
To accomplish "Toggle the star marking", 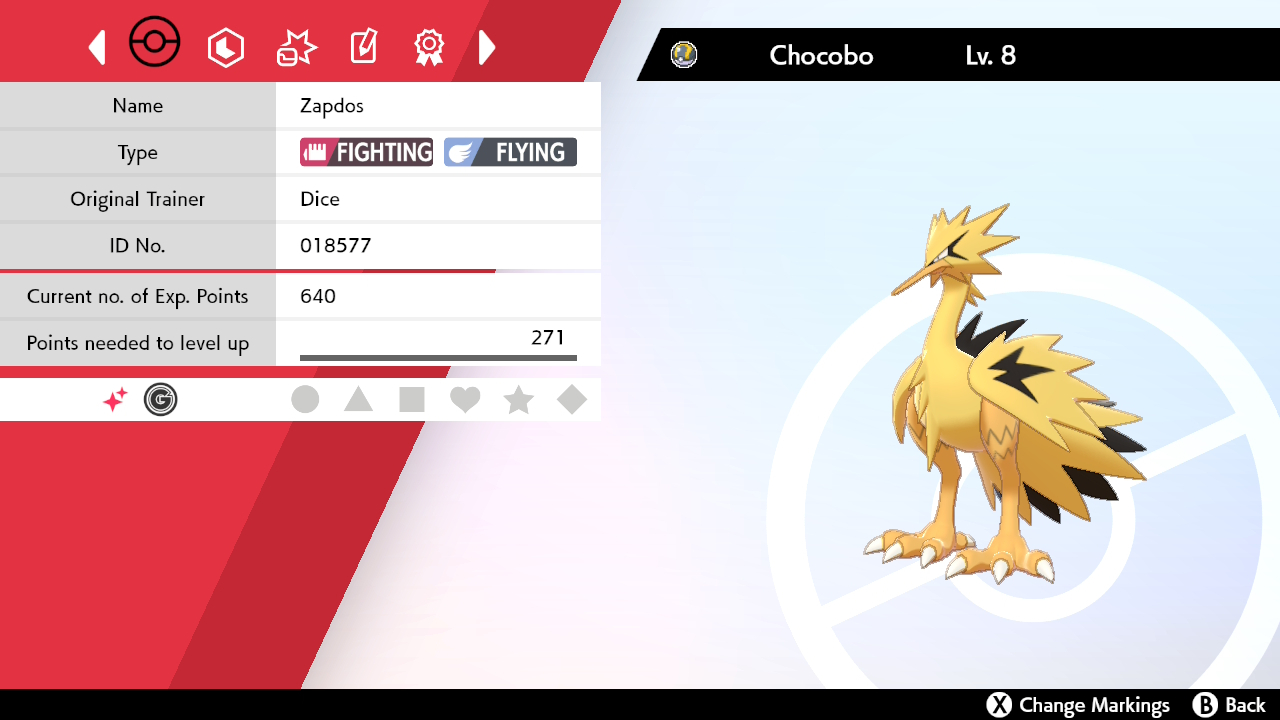I will [518, 400].
